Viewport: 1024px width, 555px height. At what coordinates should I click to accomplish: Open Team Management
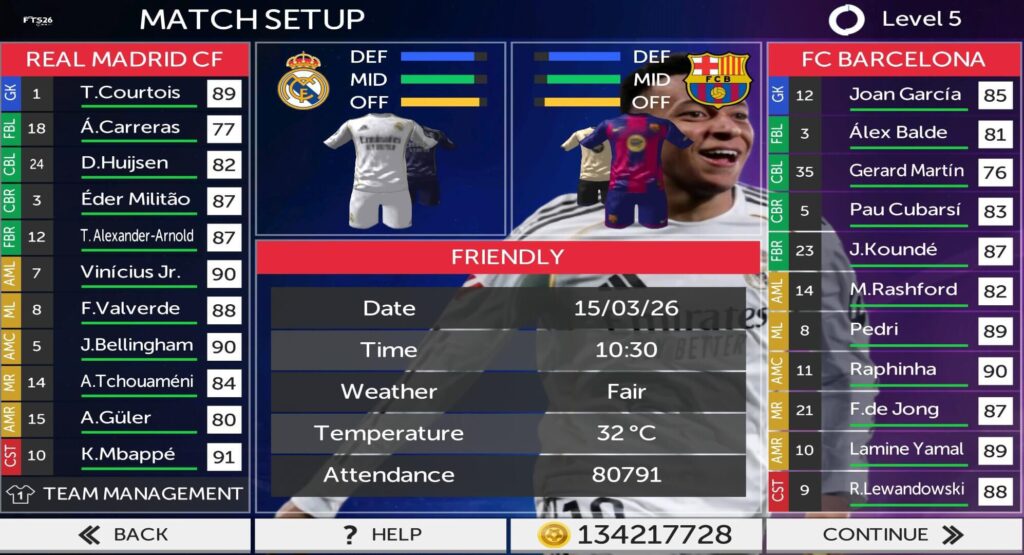[126, 493]
